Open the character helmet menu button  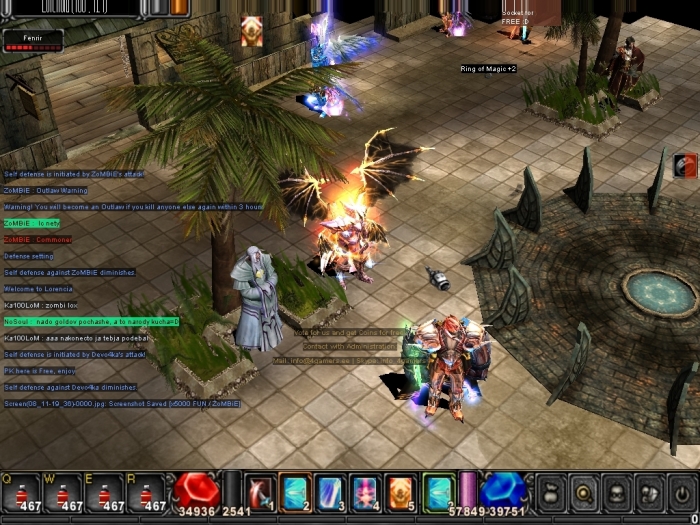point(617,493)
